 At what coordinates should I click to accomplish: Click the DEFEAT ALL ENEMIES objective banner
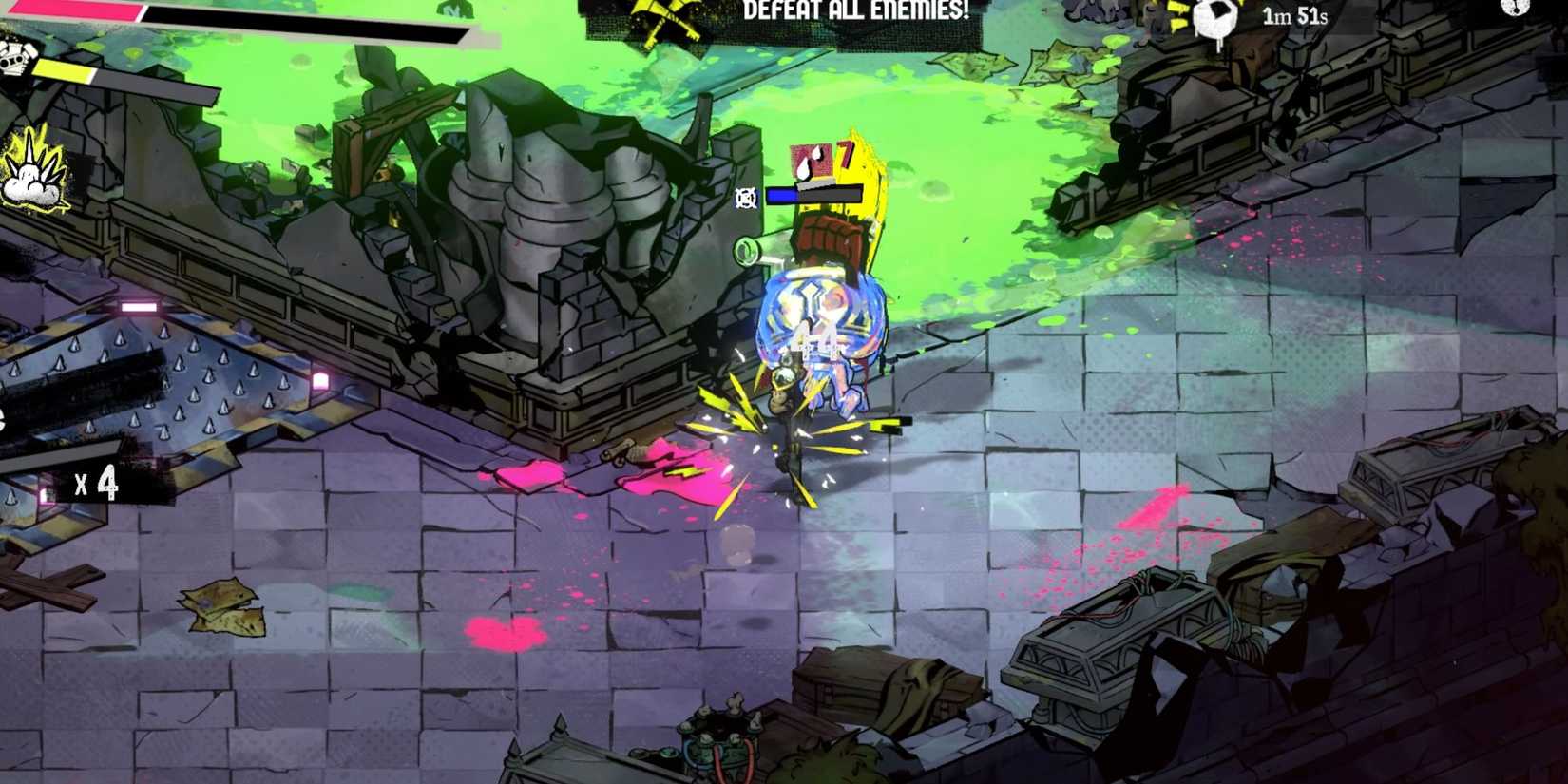click(853, 12)
